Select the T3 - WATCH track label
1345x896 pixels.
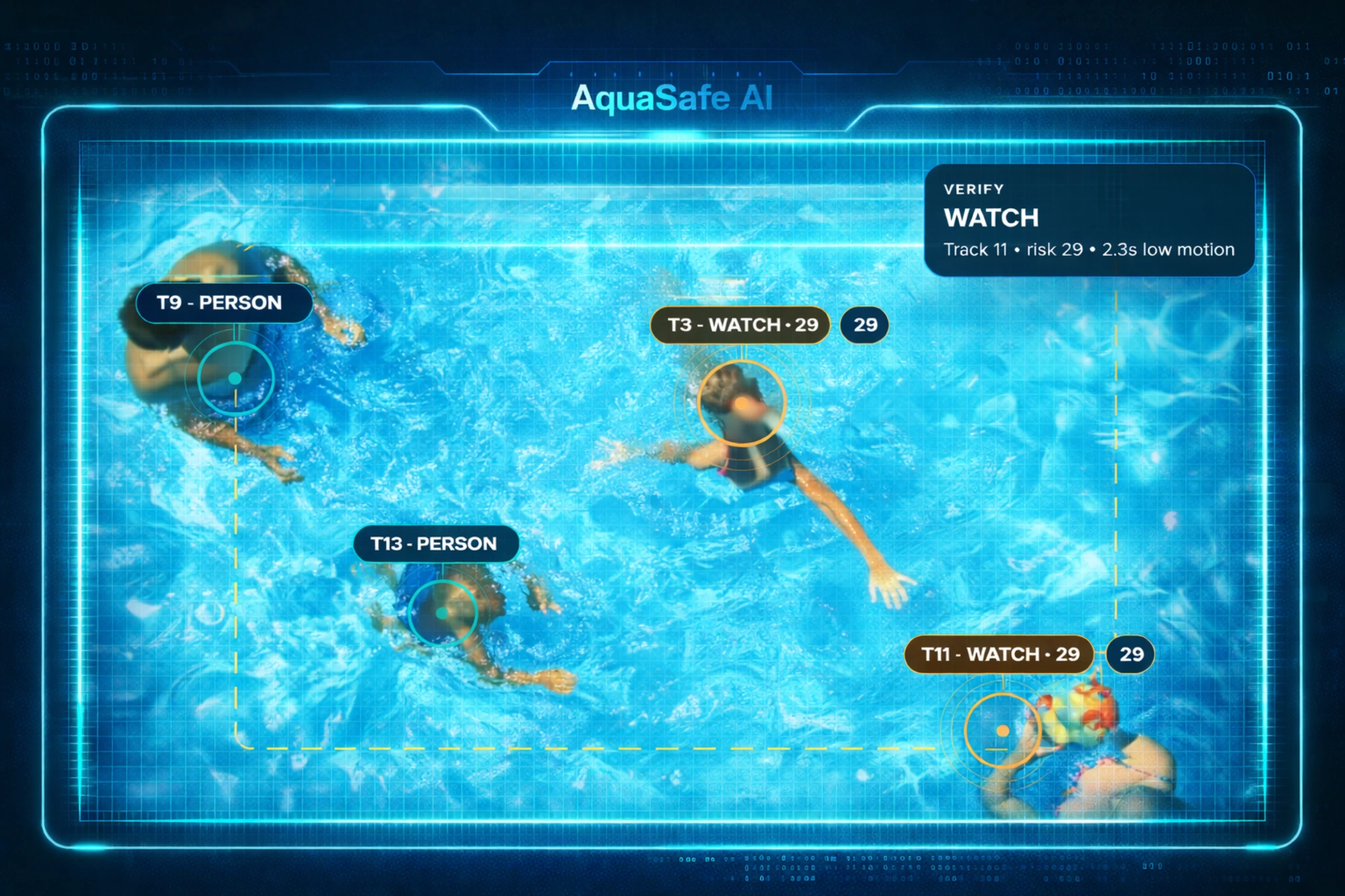click(x=740, y=325)
